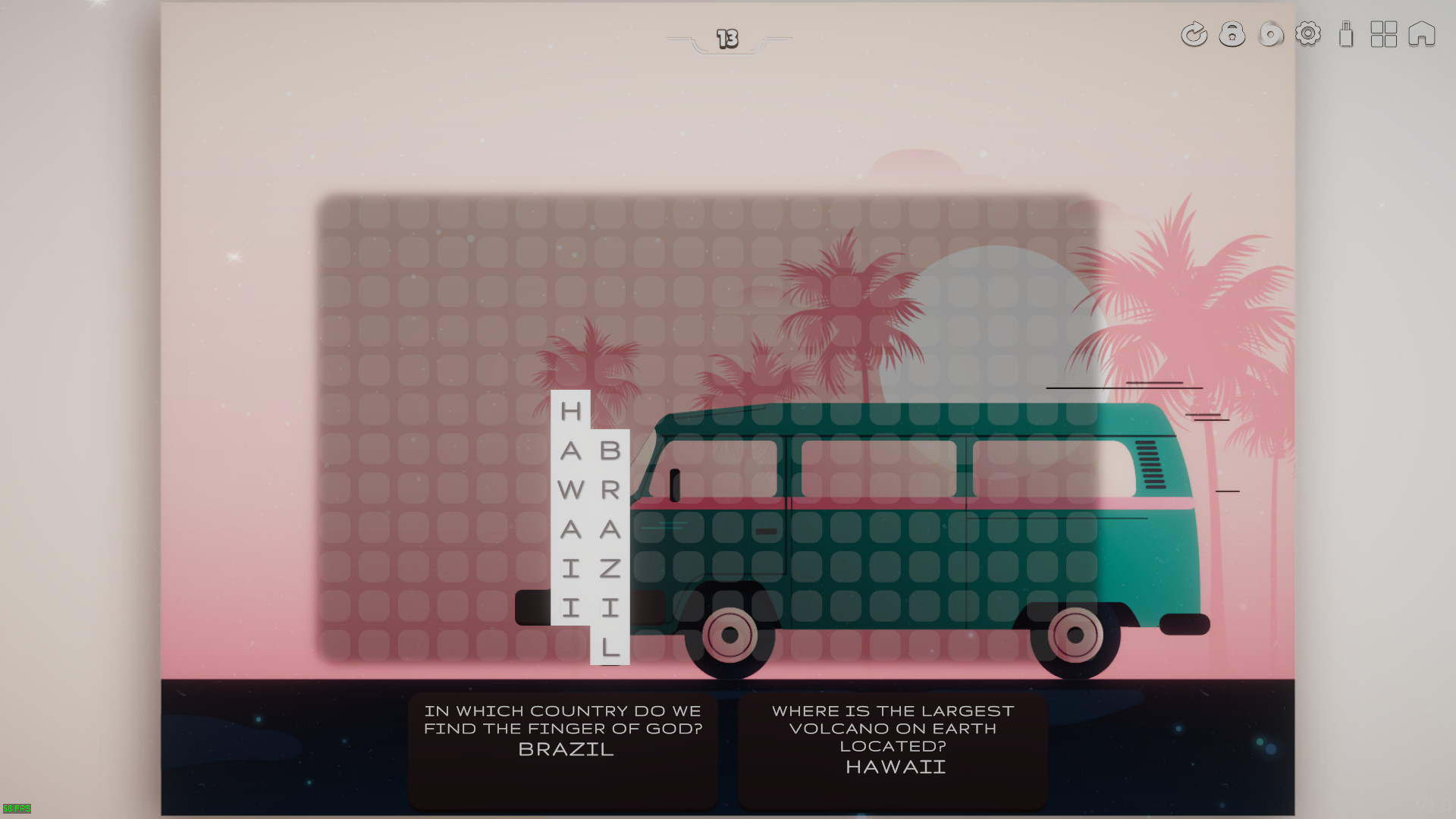Viewport: 1456px width, 819px height.
Task: Click the FPS counter in bottom-left corner
Action: 17,808
